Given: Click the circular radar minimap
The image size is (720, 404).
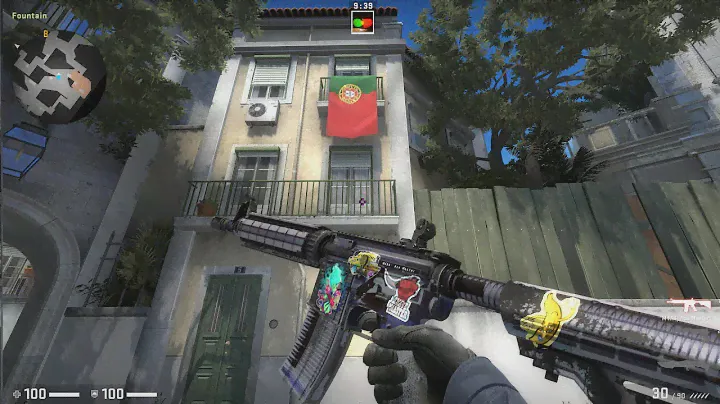Looking at the screenshot, I should point(59,76).
